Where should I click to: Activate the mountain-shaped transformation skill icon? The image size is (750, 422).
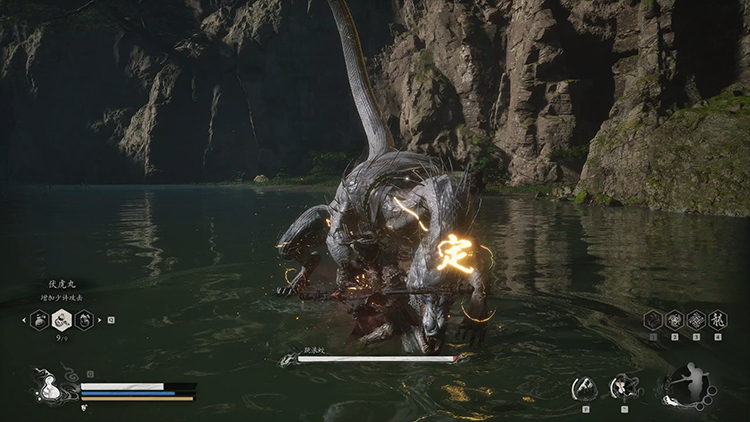point(584,387)
